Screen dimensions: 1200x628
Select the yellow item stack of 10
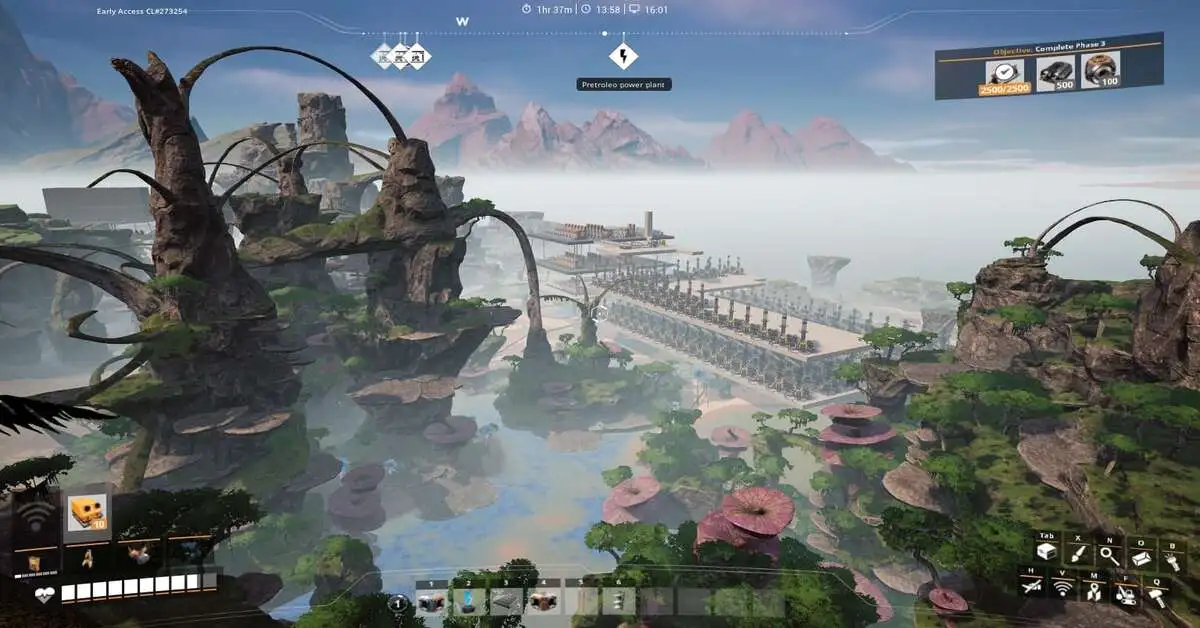(87, 514)
